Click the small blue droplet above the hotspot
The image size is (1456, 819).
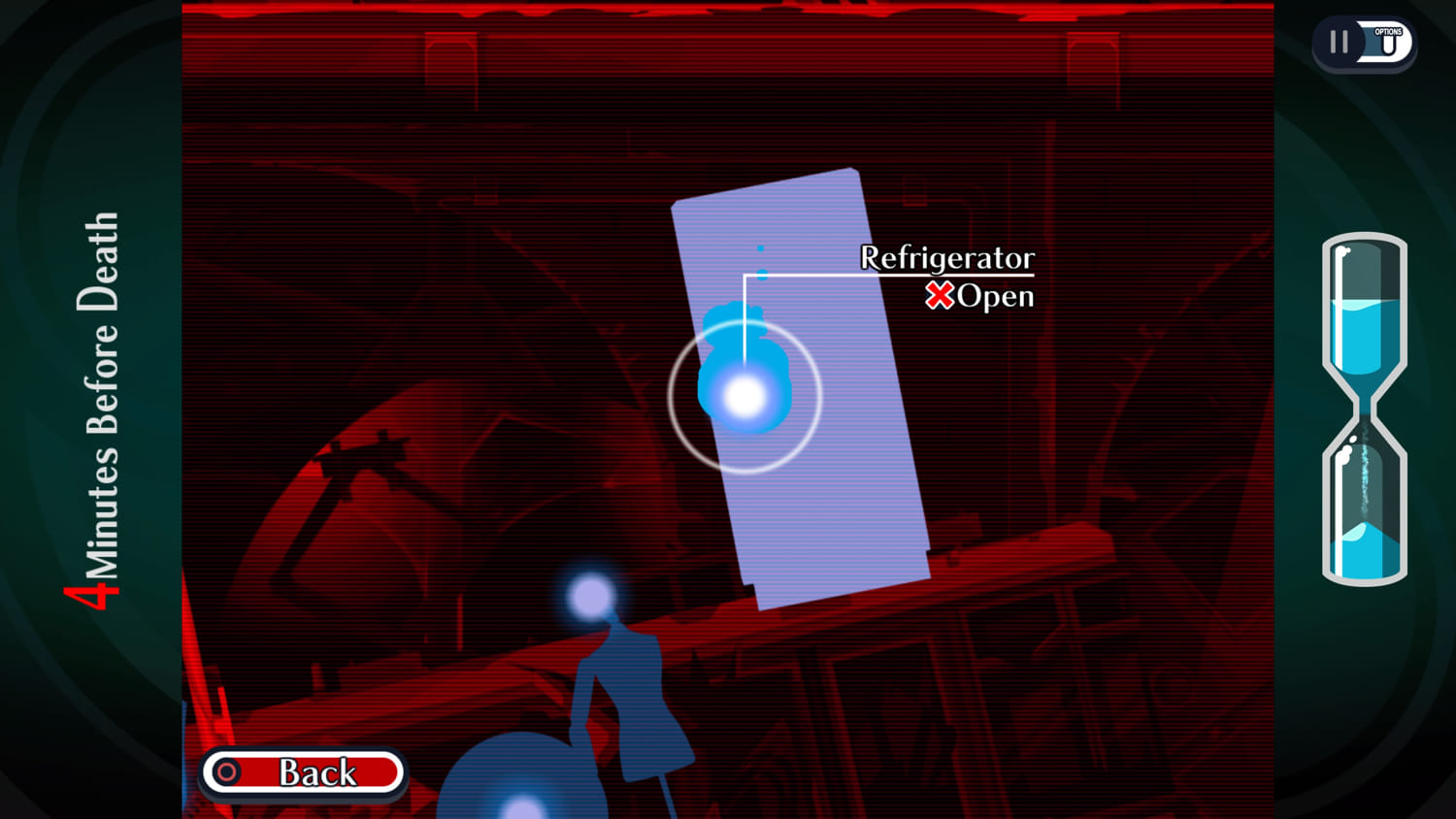coord(759,248)
